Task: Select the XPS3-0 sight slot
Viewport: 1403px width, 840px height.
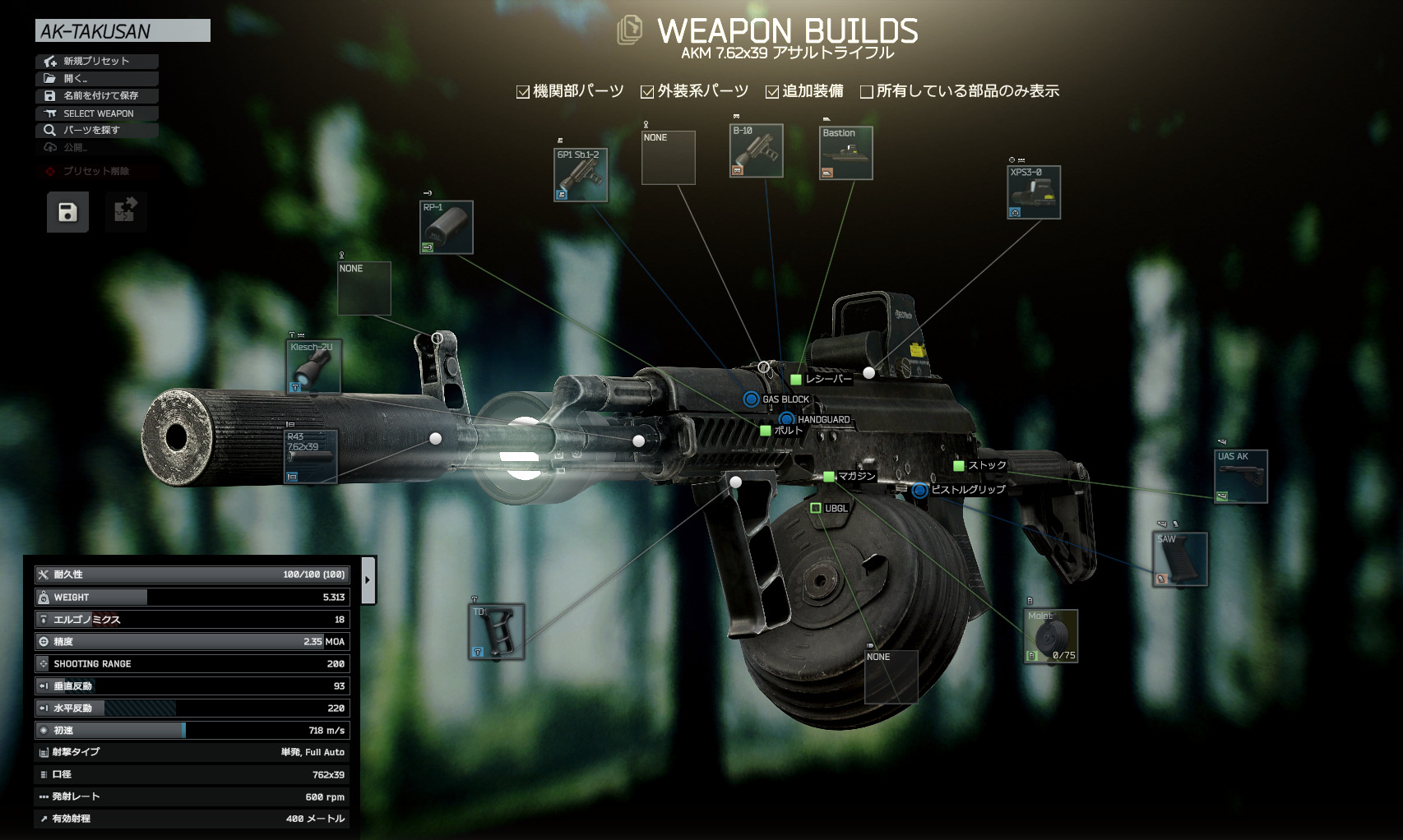Action: 1034,192
